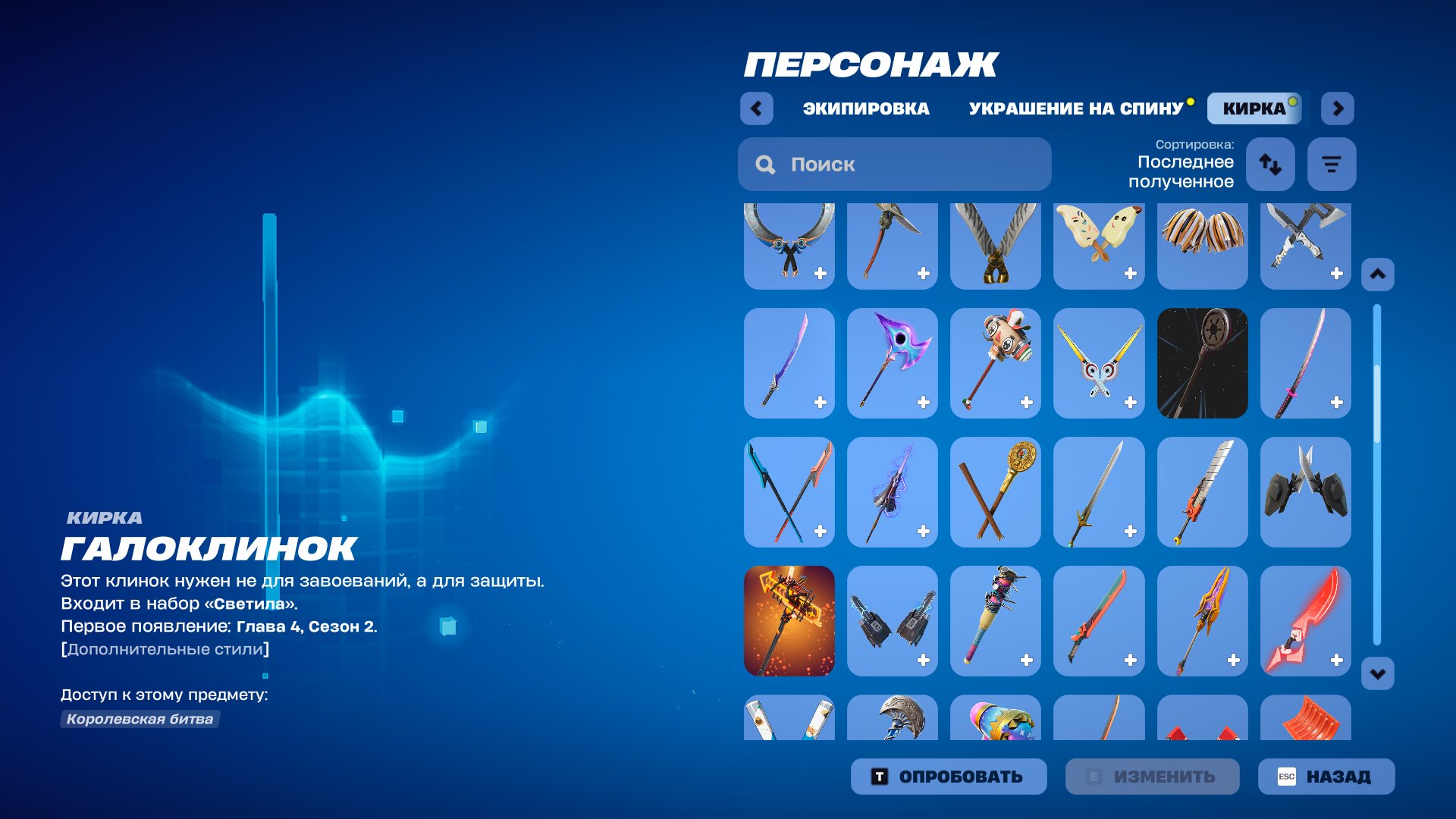Select the red blade in the bottom-right grid
This screenshot has height=819, width=1456.
click(x=1305, y=621)
